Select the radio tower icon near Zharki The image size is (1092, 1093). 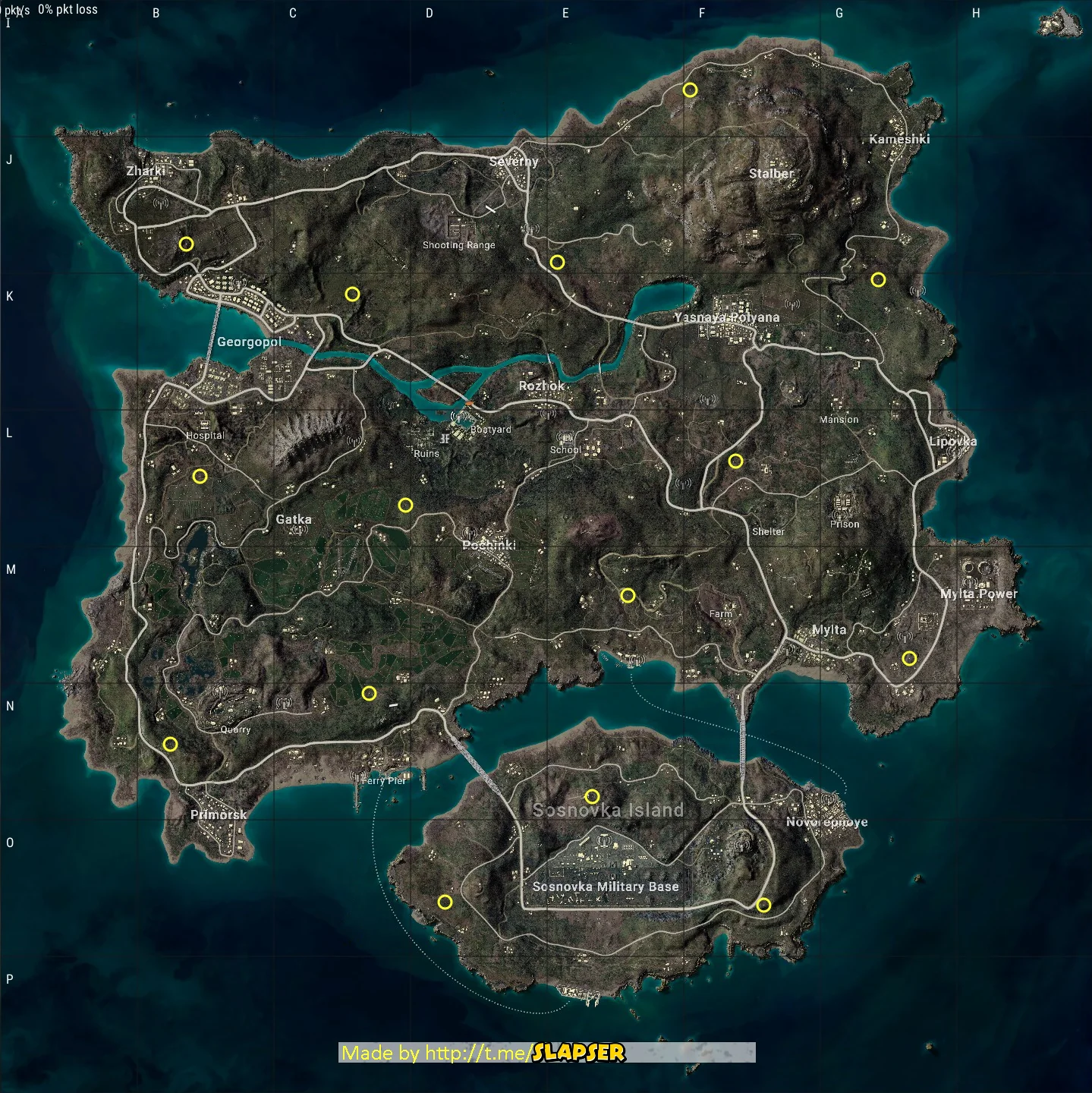(160, 203)
